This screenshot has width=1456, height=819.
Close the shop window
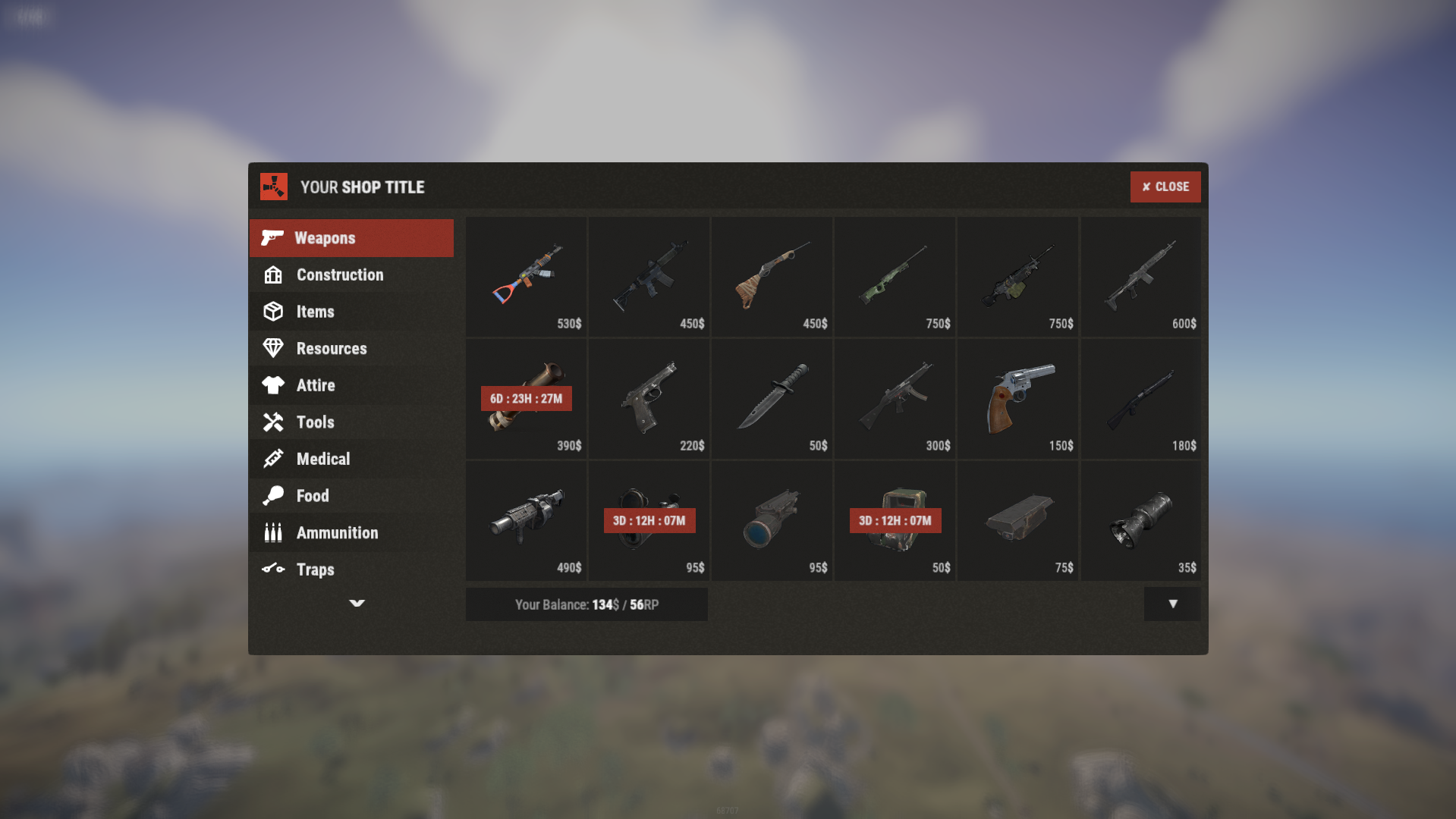1165,187
